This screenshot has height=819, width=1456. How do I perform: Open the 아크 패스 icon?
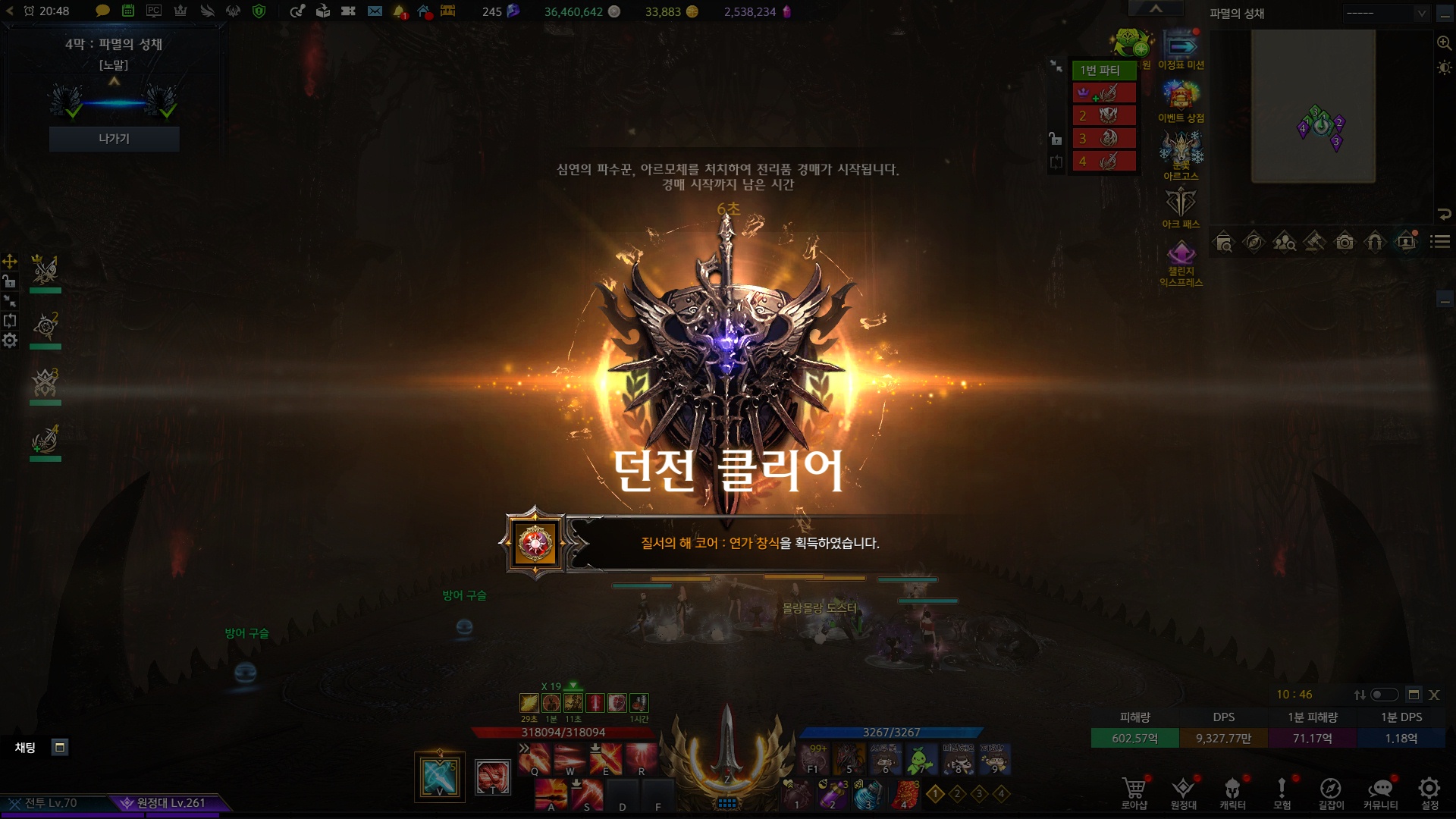point(1181,203)
